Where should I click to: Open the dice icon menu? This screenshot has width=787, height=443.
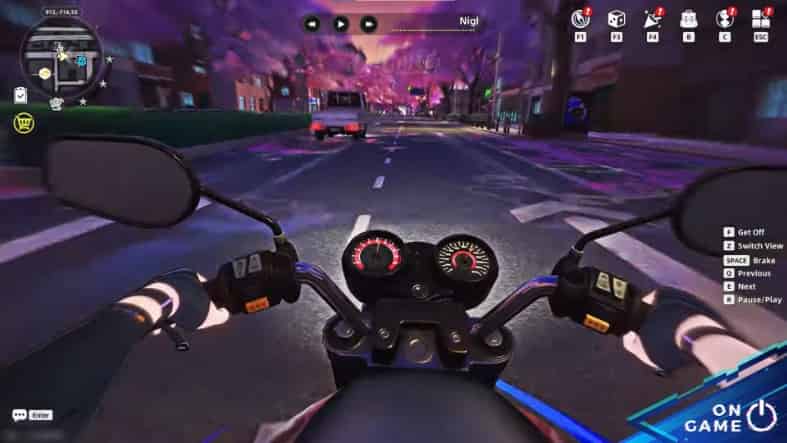[x=618, y=19]
